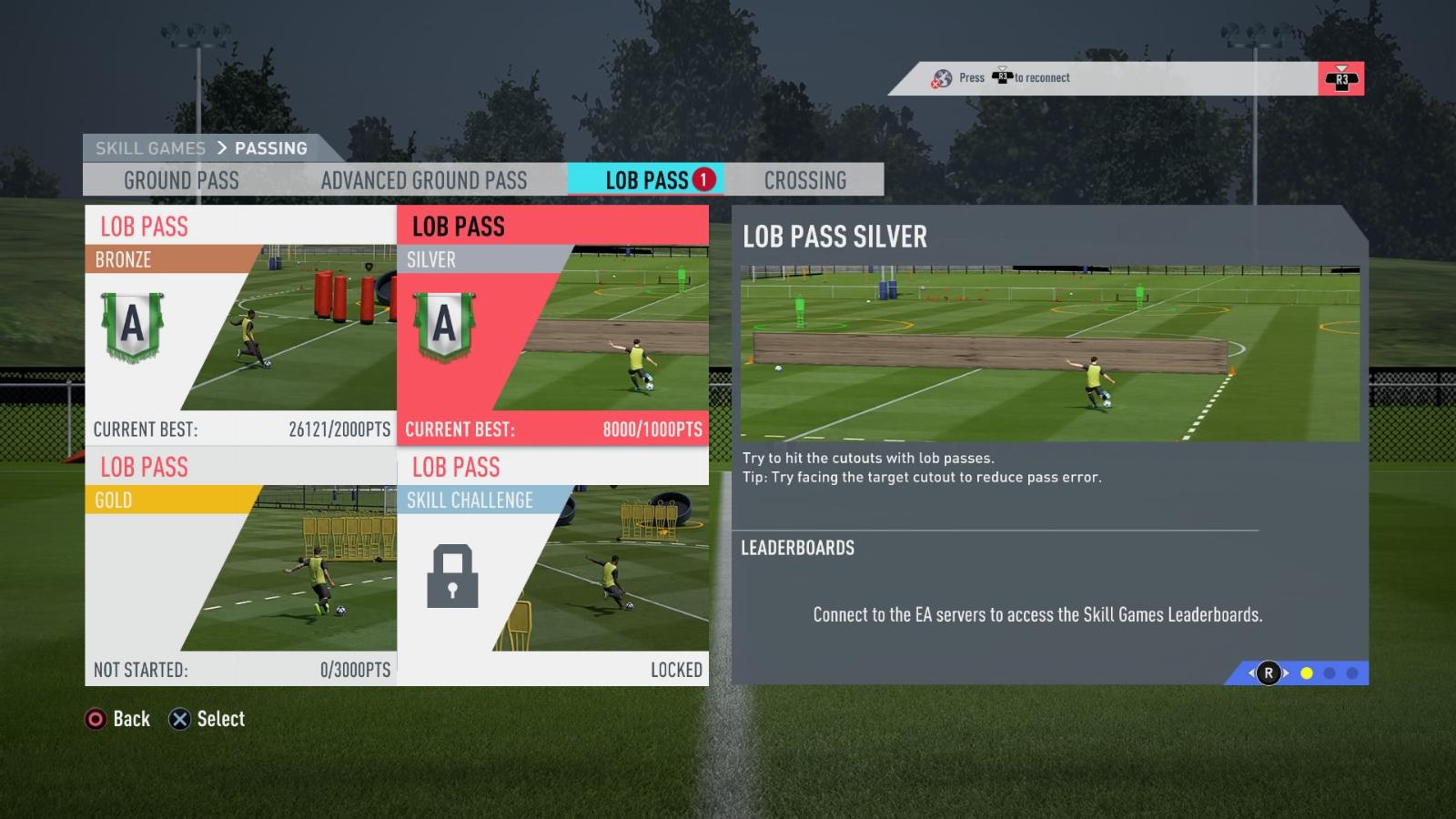Go back to Skill Games breadcrumb
The width and height of the screenshot is (1456, 819).
150,148
